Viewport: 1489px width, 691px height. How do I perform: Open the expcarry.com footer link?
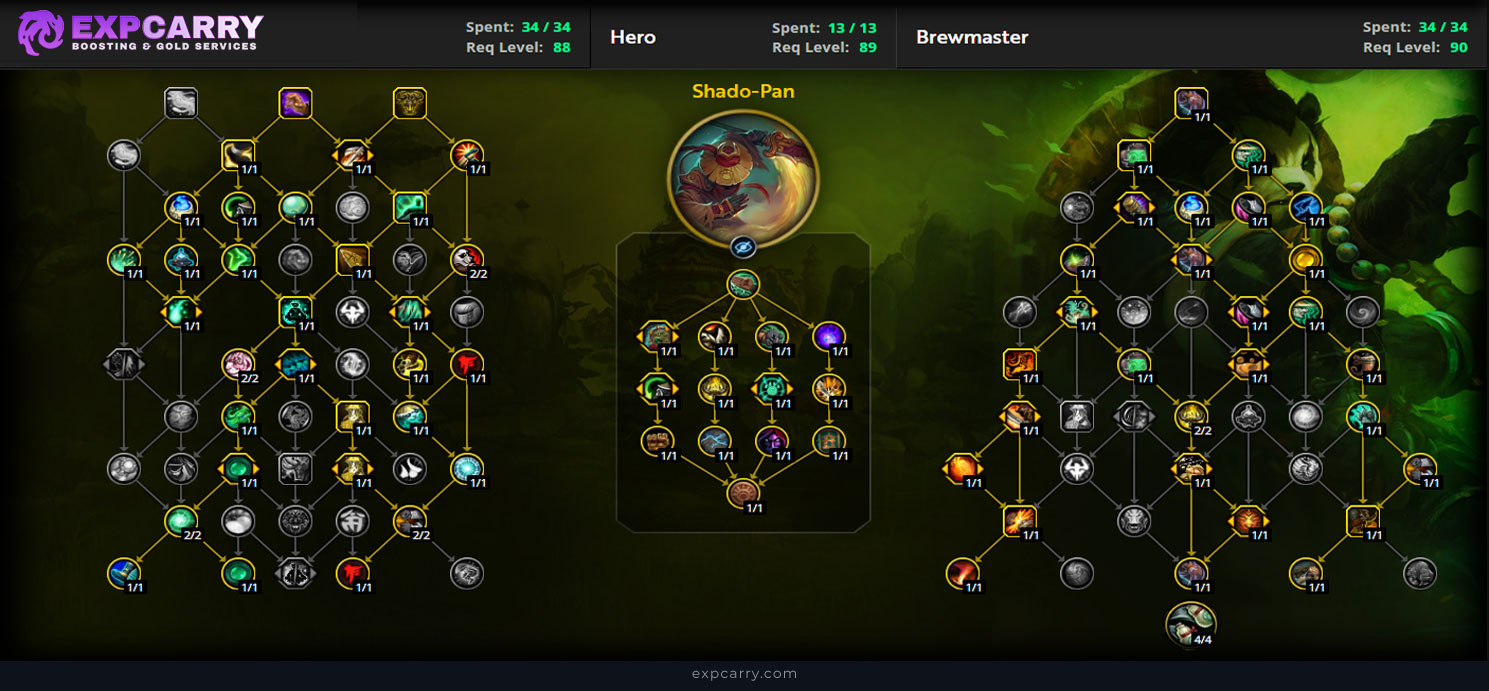pyautogui.click(x=744, y=674)
